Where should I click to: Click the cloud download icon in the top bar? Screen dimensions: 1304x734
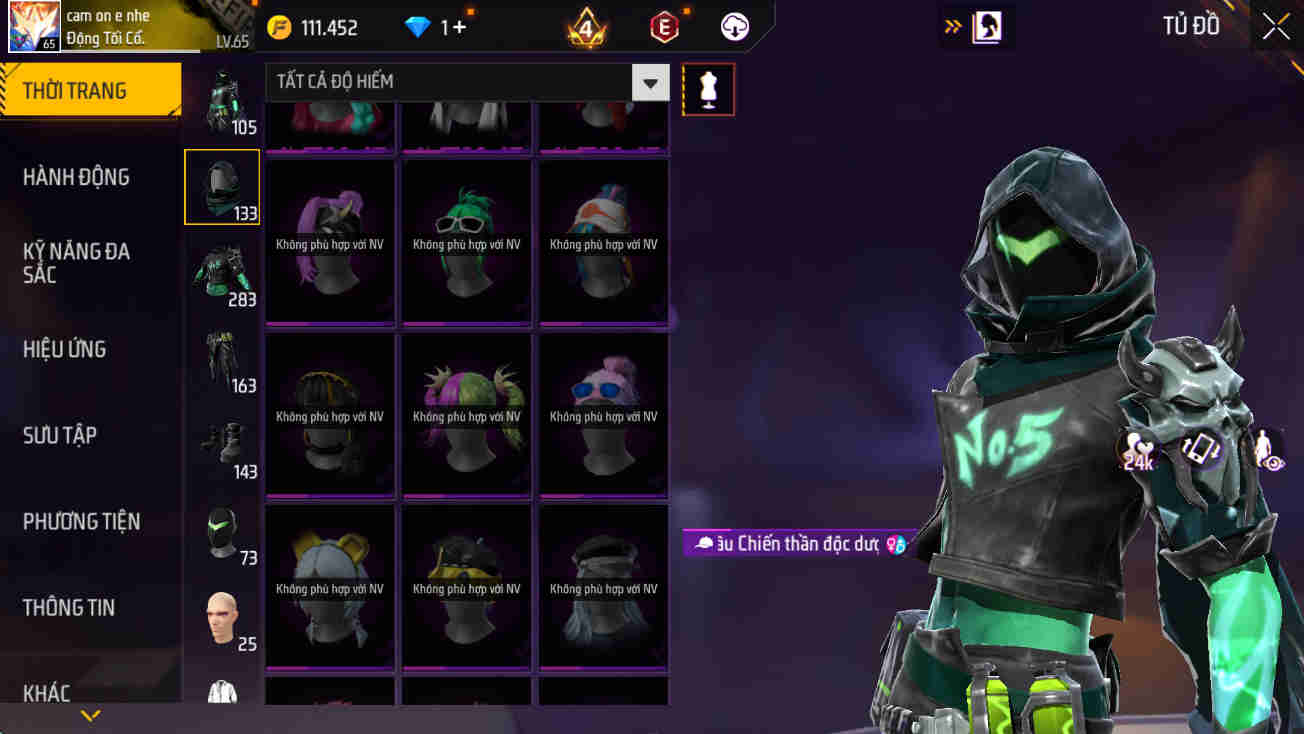pos(736,27)
